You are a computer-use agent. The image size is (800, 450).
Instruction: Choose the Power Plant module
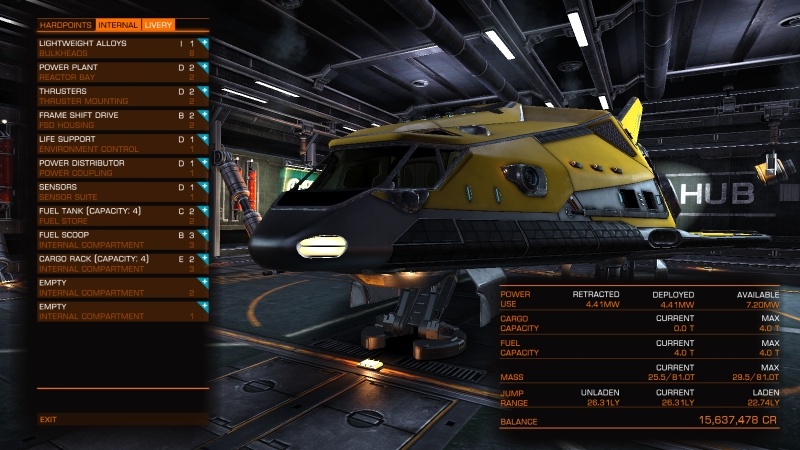click(x=123, y=72)
